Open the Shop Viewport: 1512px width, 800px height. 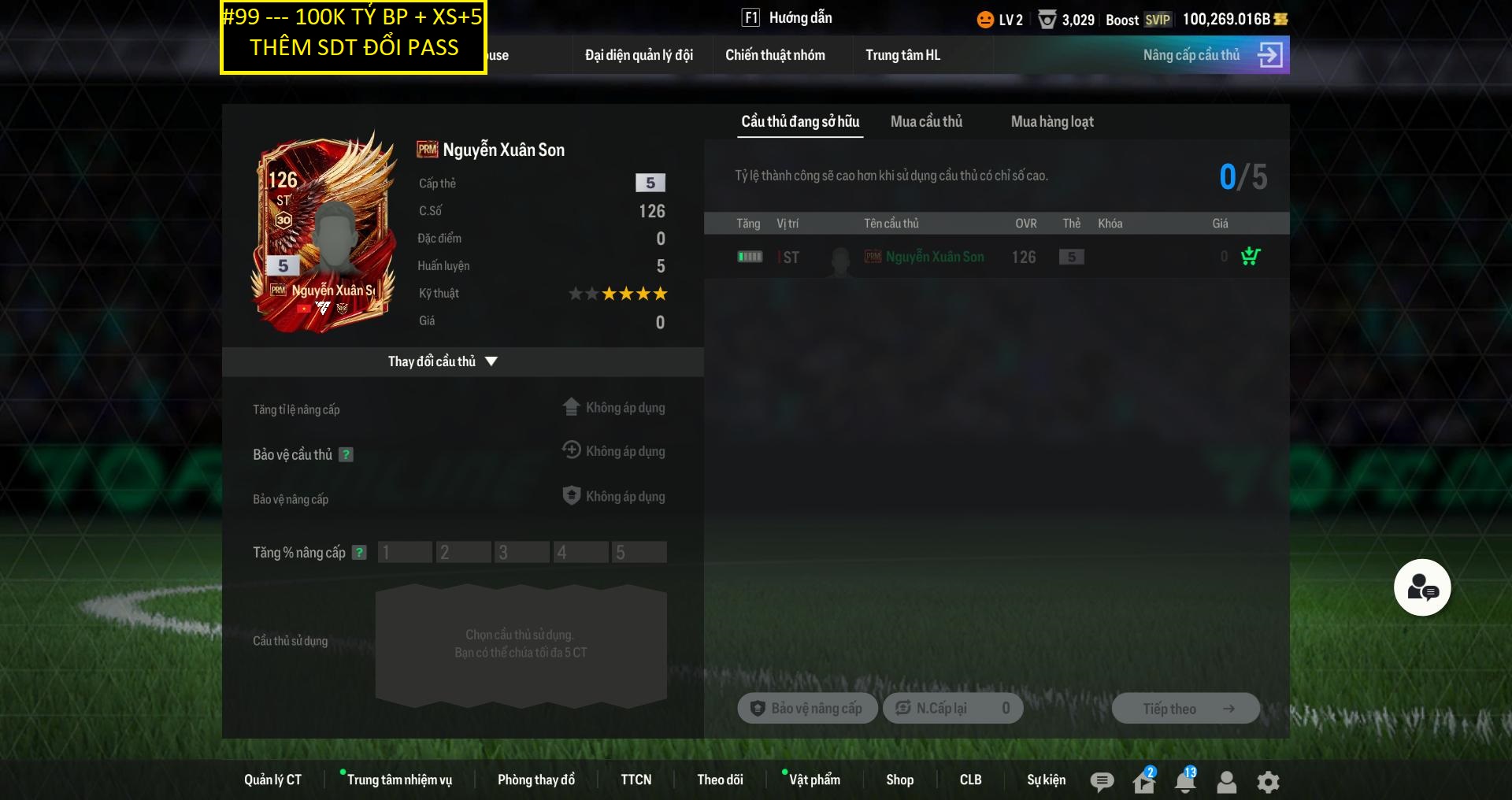(x=899, y=780)
